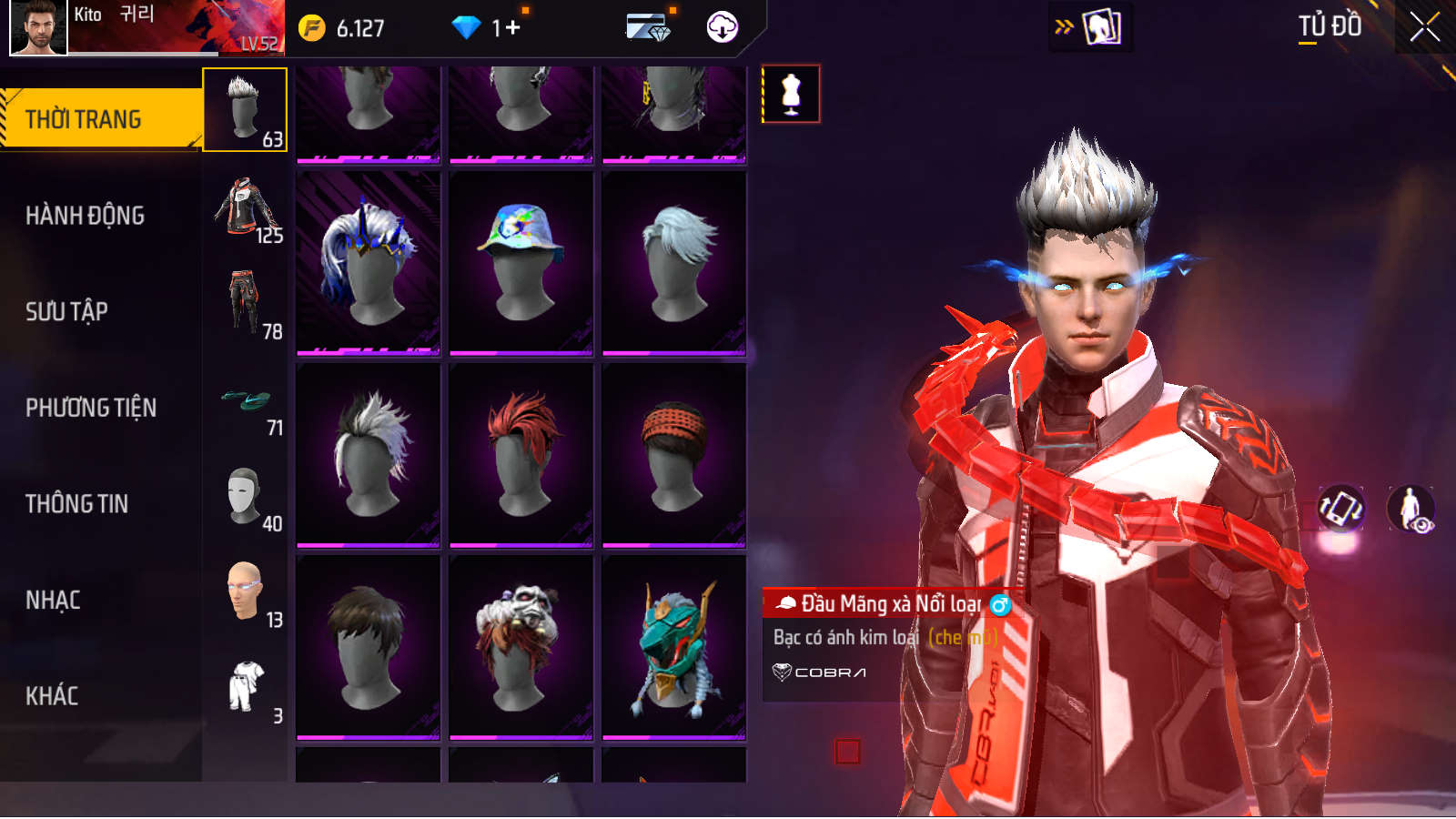Equip the colorful bucket hat
Viewport: 1456px width, 819px height.
[x=521, y=262]
